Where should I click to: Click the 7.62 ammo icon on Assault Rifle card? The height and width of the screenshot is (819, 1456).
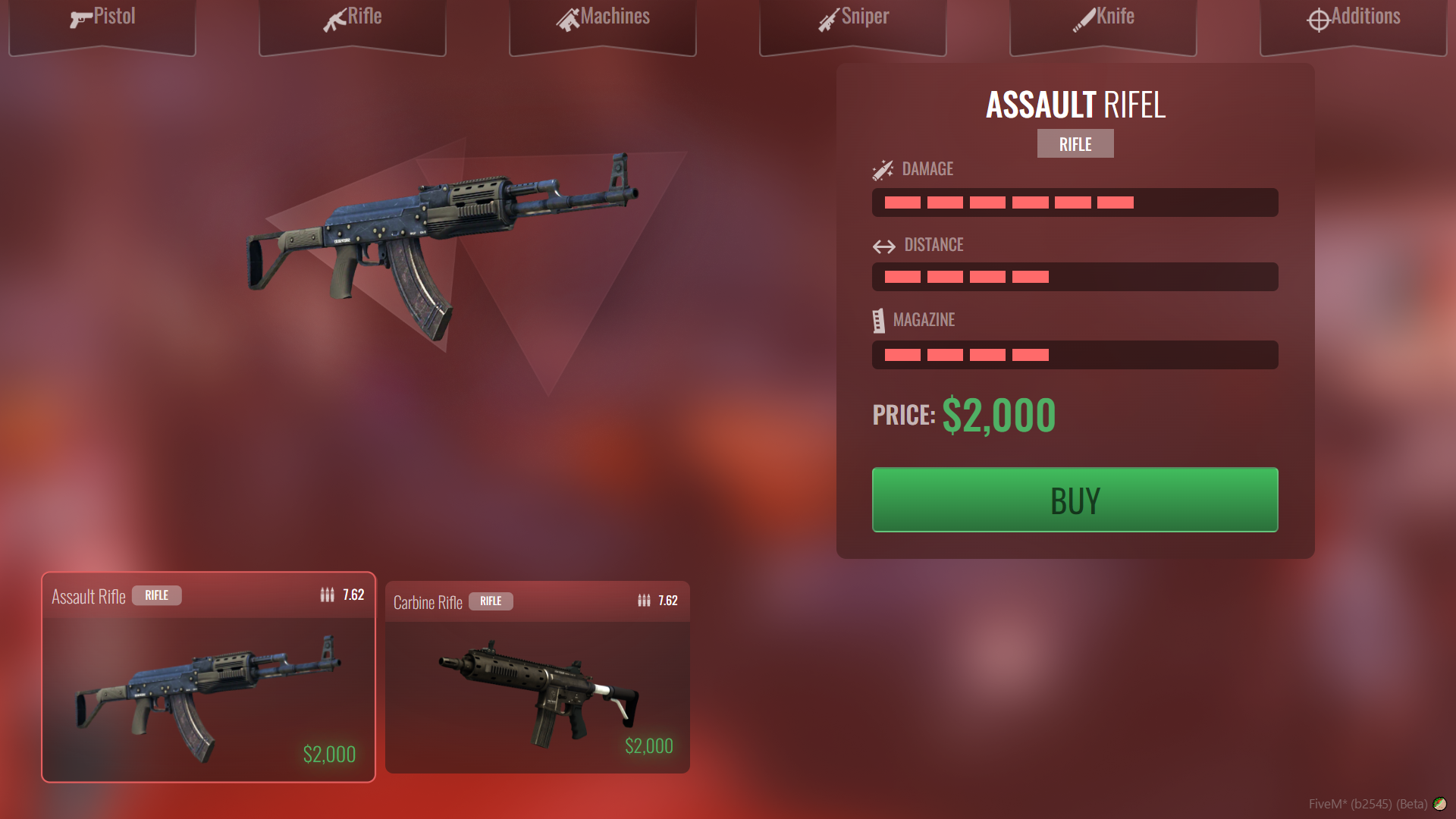326,595
